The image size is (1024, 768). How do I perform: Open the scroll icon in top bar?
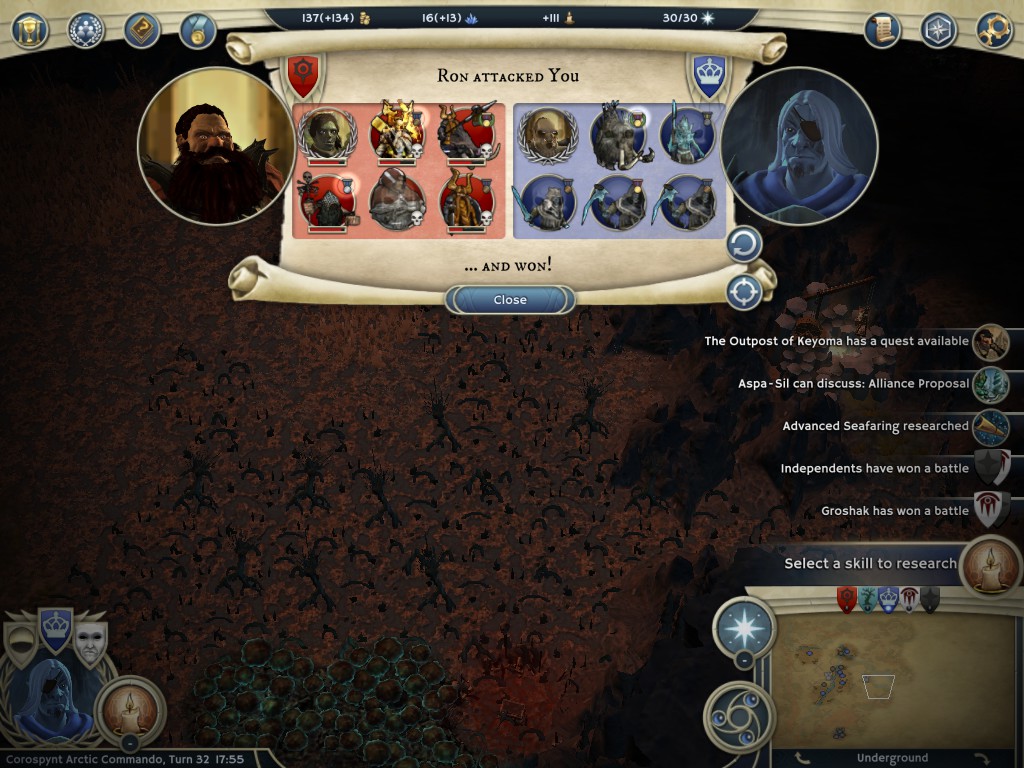(883, 30)
